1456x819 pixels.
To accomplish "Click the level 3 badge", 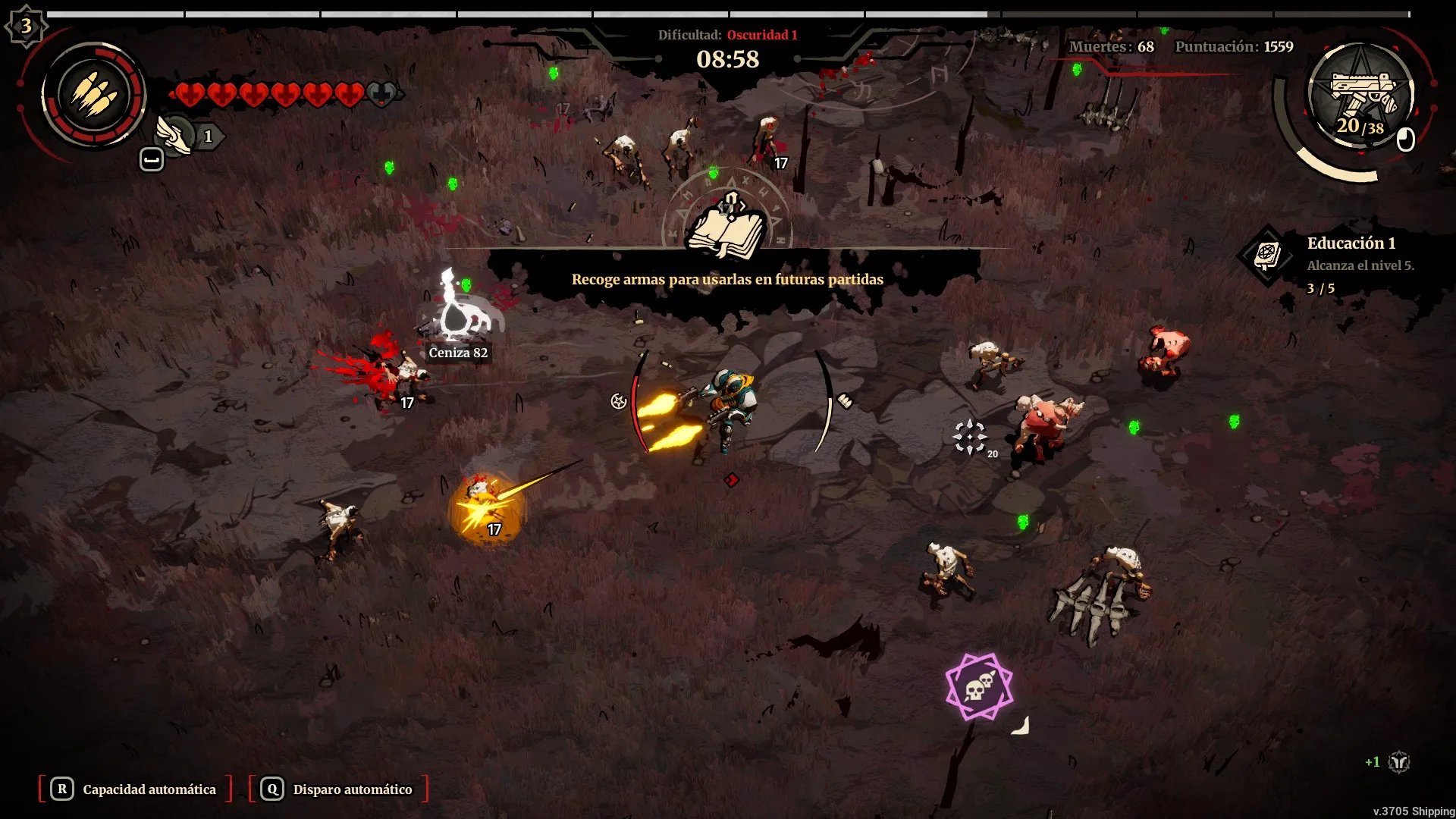I will tap(26, 27).
